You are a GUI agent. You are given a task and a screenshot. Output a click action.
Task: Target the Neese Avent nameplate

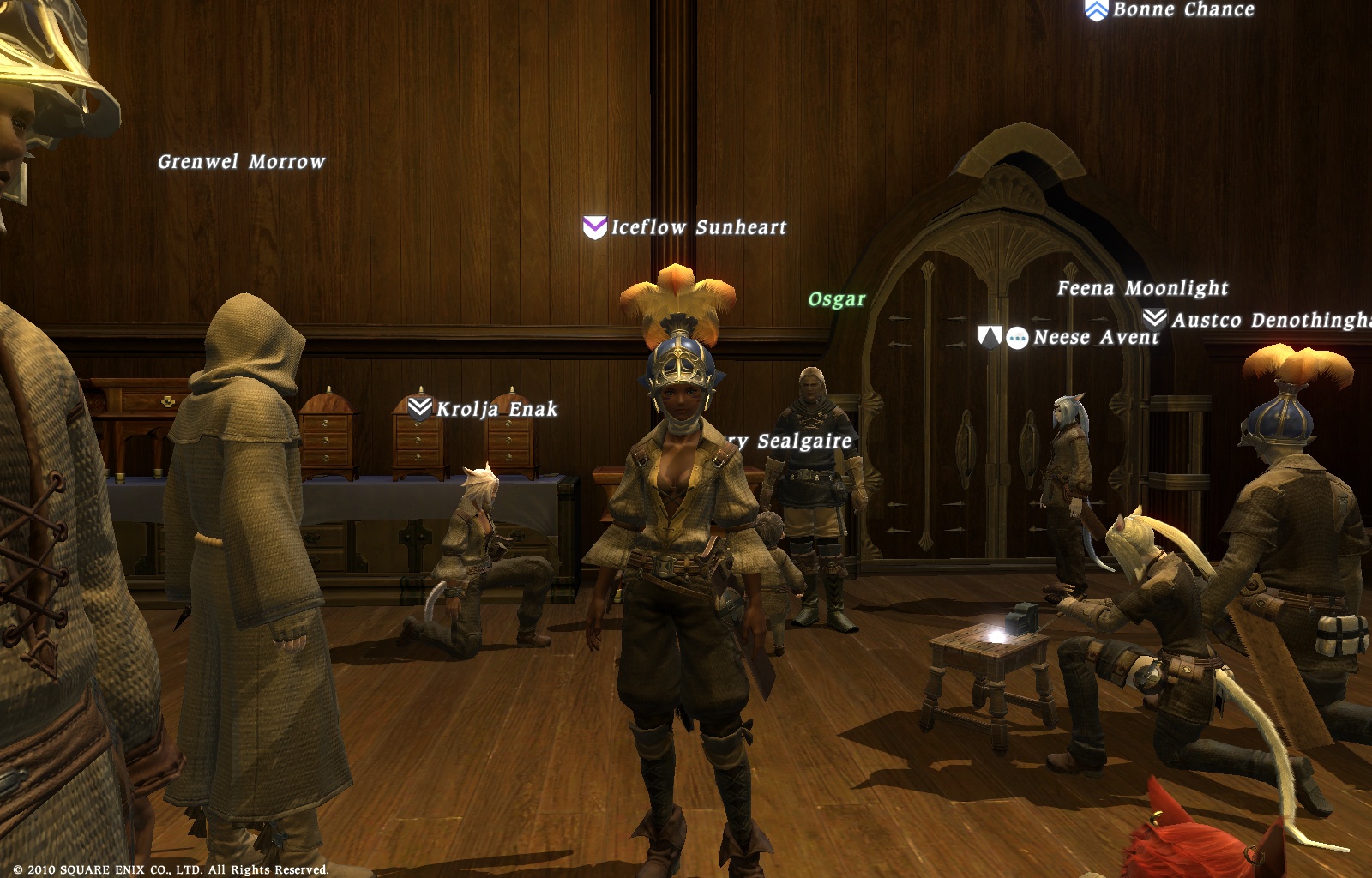[x=1096, y=338]
